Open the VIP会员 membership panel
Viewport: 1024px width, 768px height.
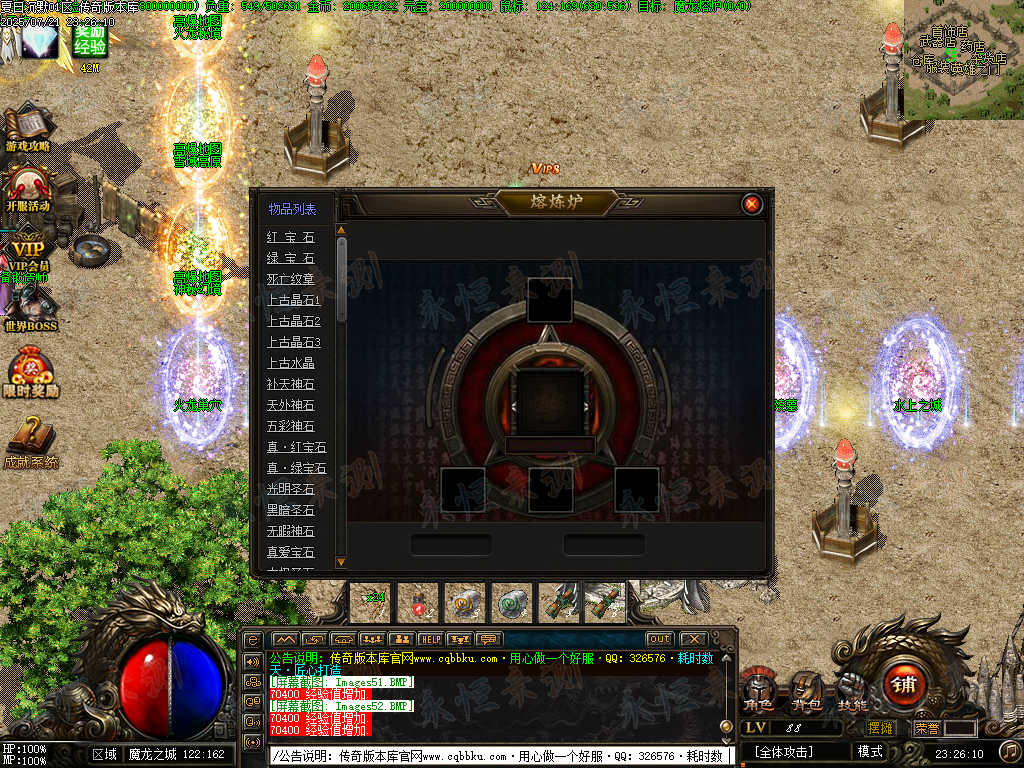coord(28,250)
